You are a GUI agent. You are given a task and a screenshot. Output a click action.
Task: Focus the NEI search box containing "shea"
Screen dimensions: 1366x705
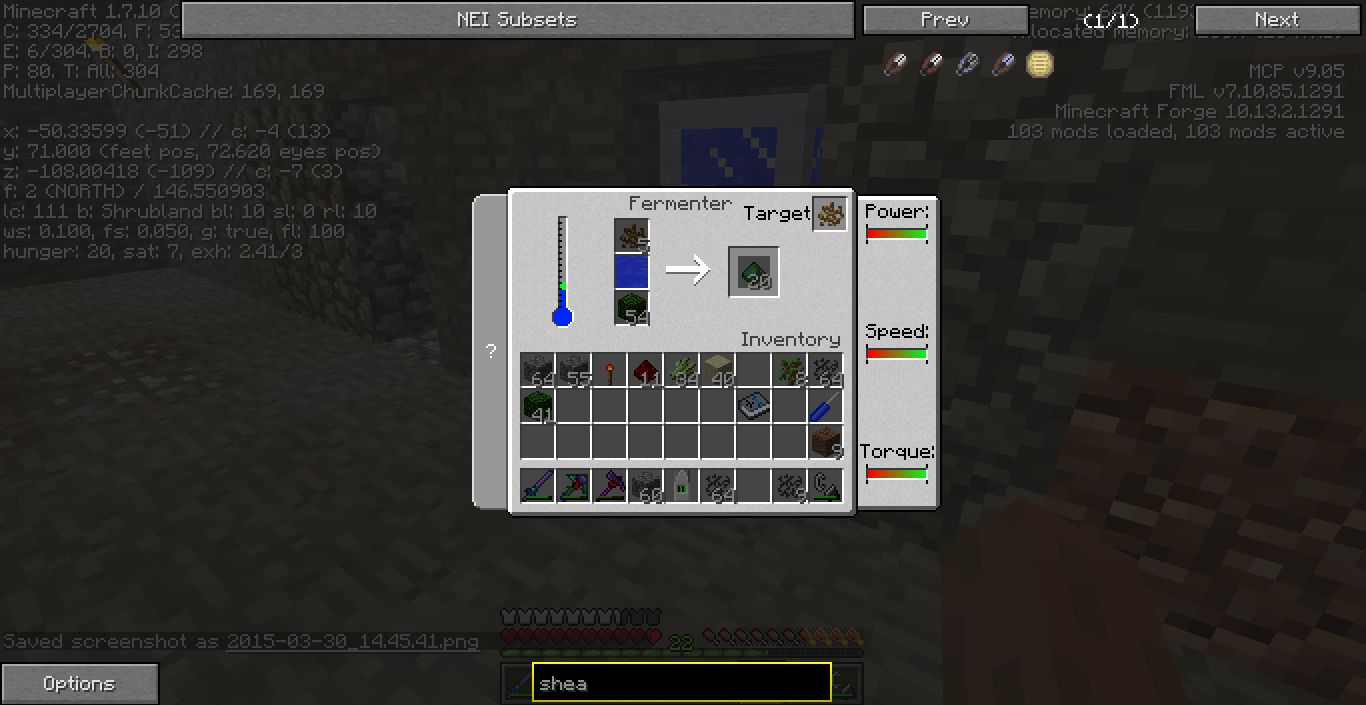point(681,684)
